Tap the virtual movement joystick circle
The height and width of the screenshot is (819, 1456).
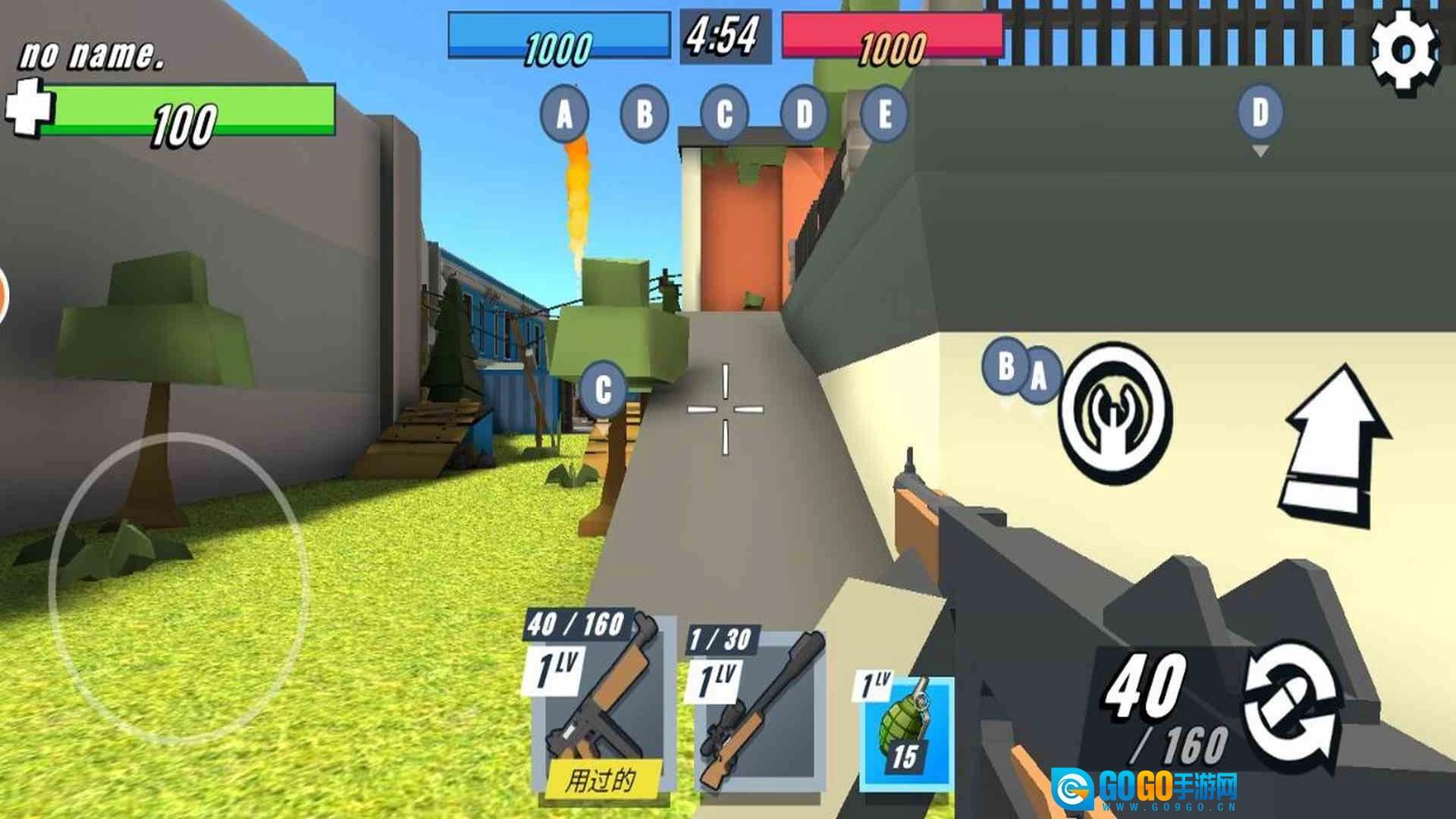tap(178, 588)
